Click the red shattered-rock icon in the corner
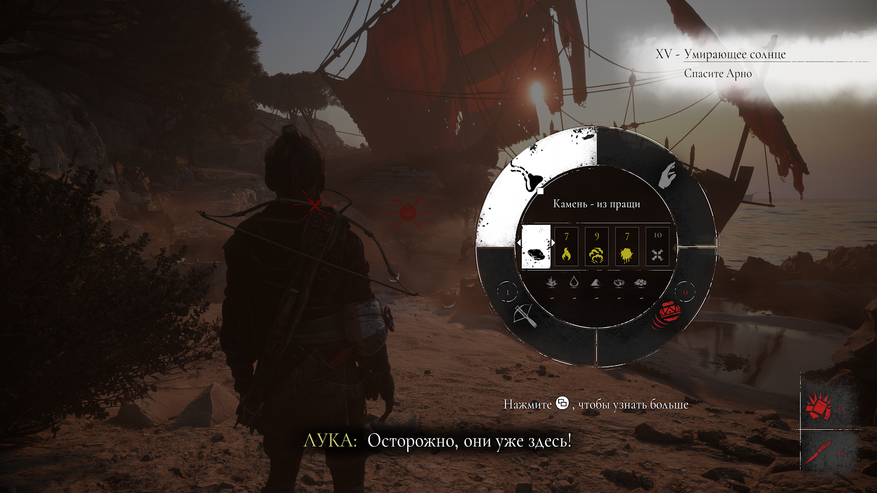This screenshot has height=493, width=877. pos(818,407)
